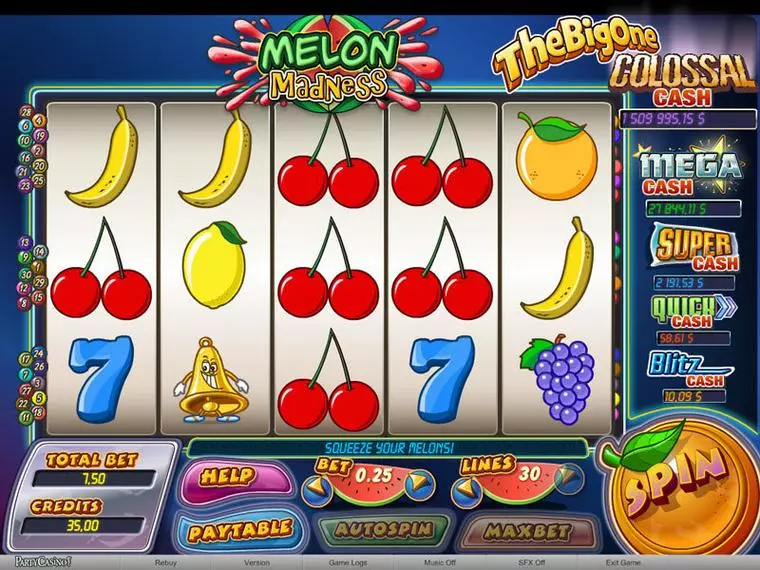Open the Help screen
This screenshot has width=760, height=570.
(x=227, y=478)
